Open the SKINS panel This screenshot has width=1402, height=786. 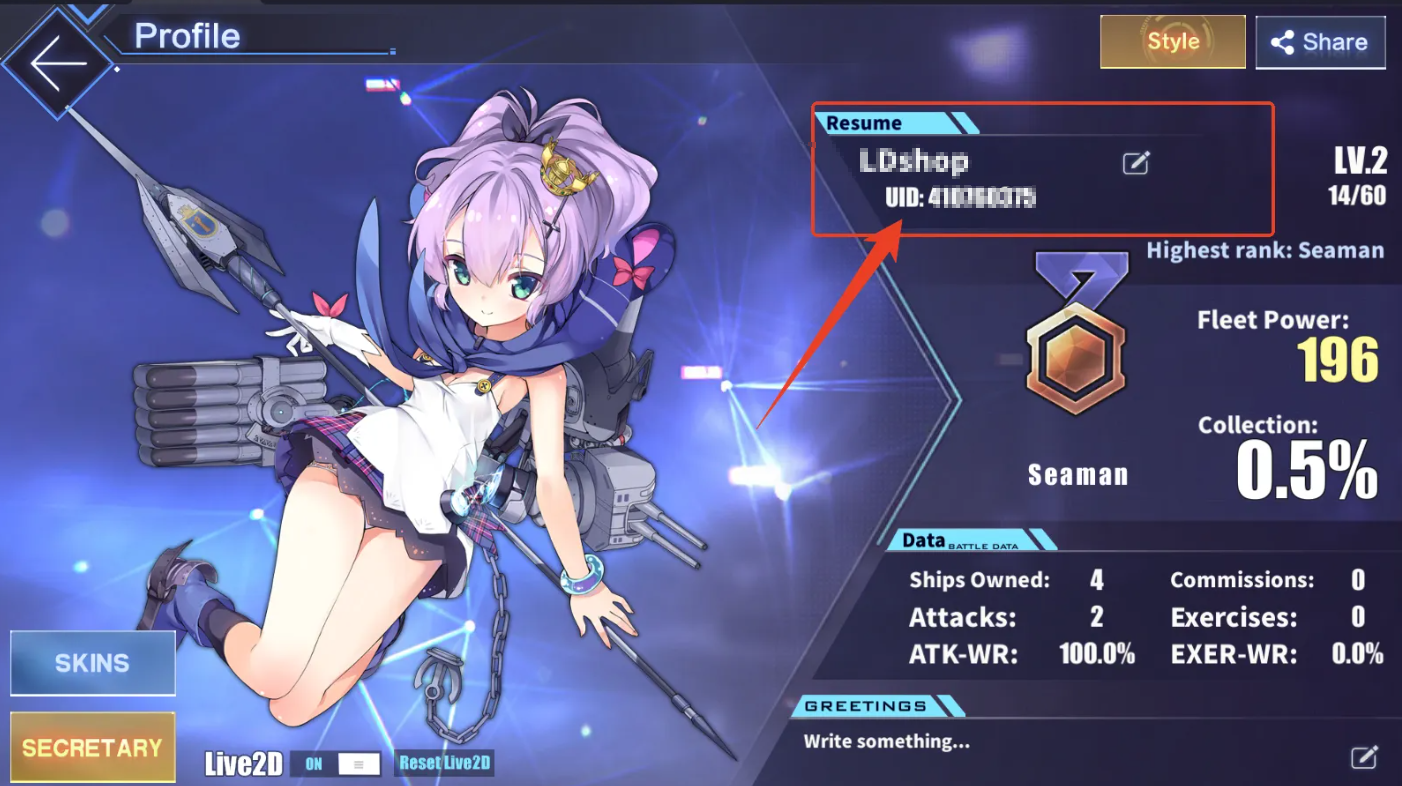(x=92, y=662)
